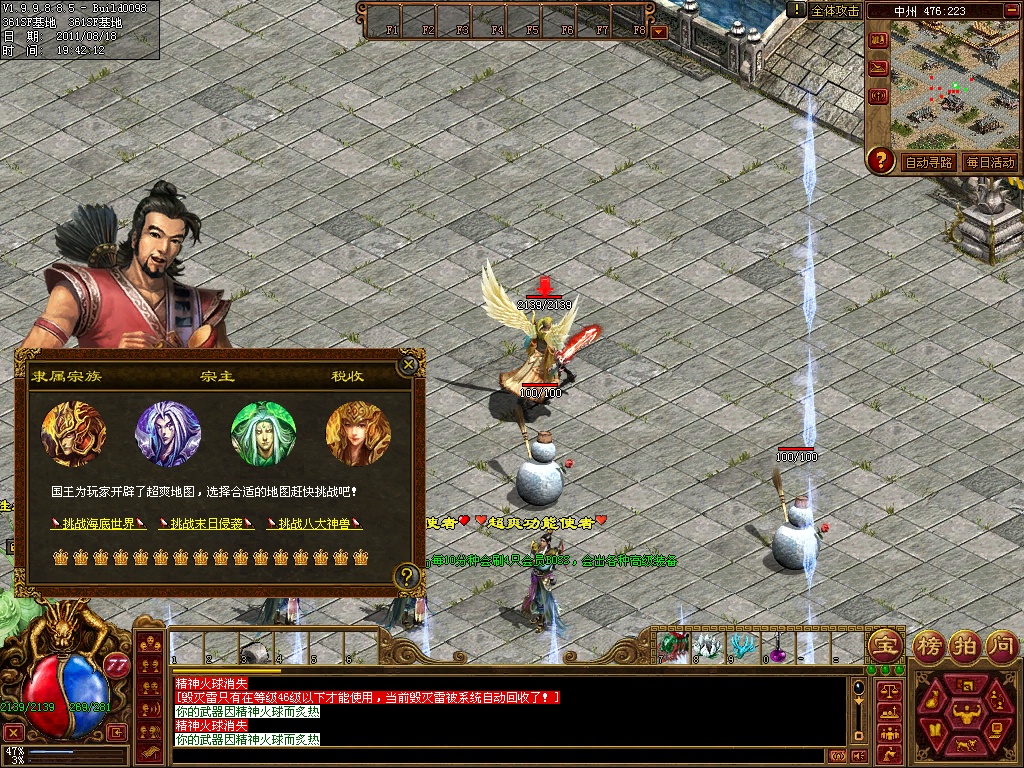This screenshot has height=768, width=1024.
Task: Select the red-armored warrior portrait
Action: click(73, 434)
